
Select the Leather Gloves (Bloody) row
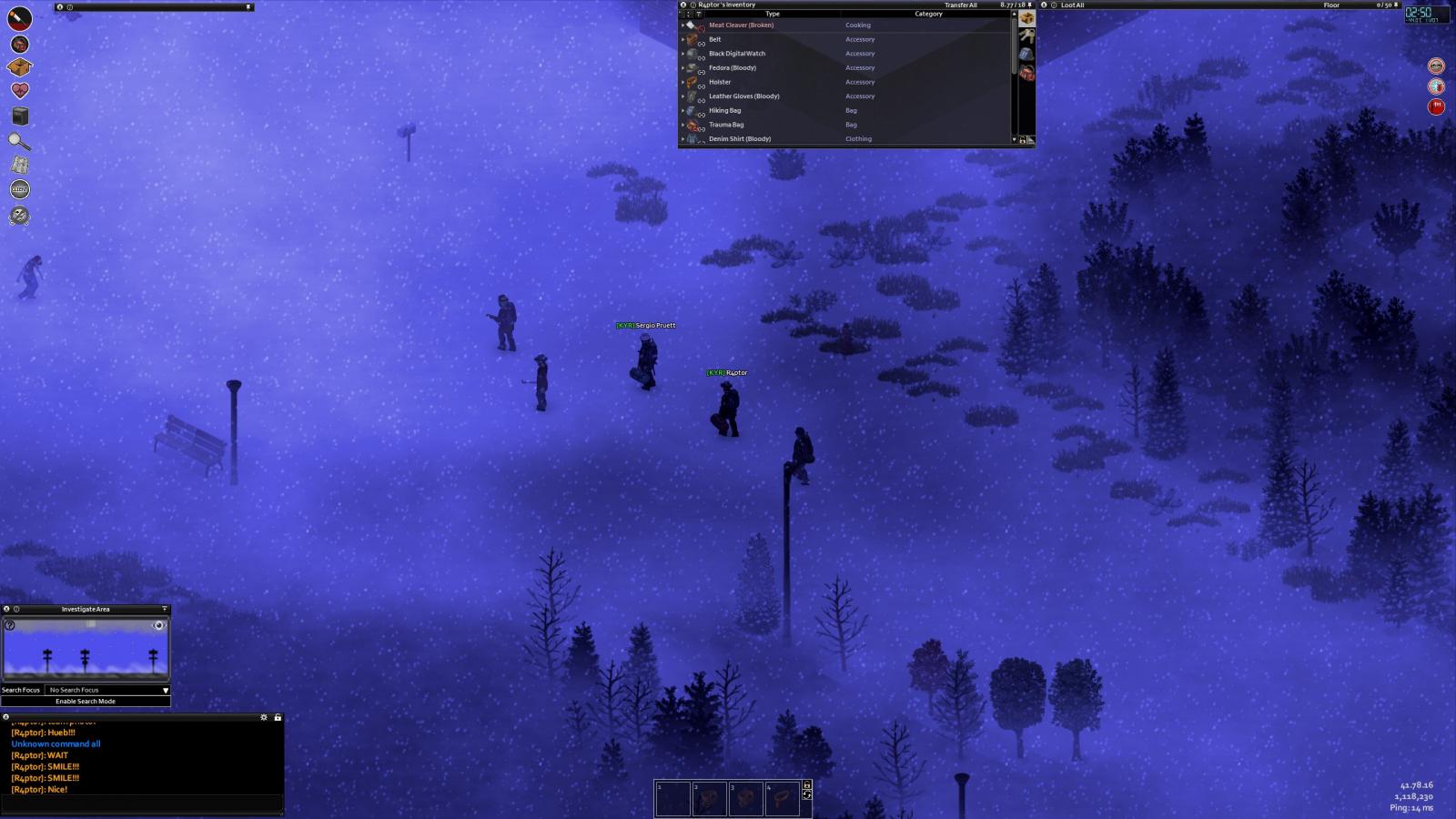tap(743, 96)
